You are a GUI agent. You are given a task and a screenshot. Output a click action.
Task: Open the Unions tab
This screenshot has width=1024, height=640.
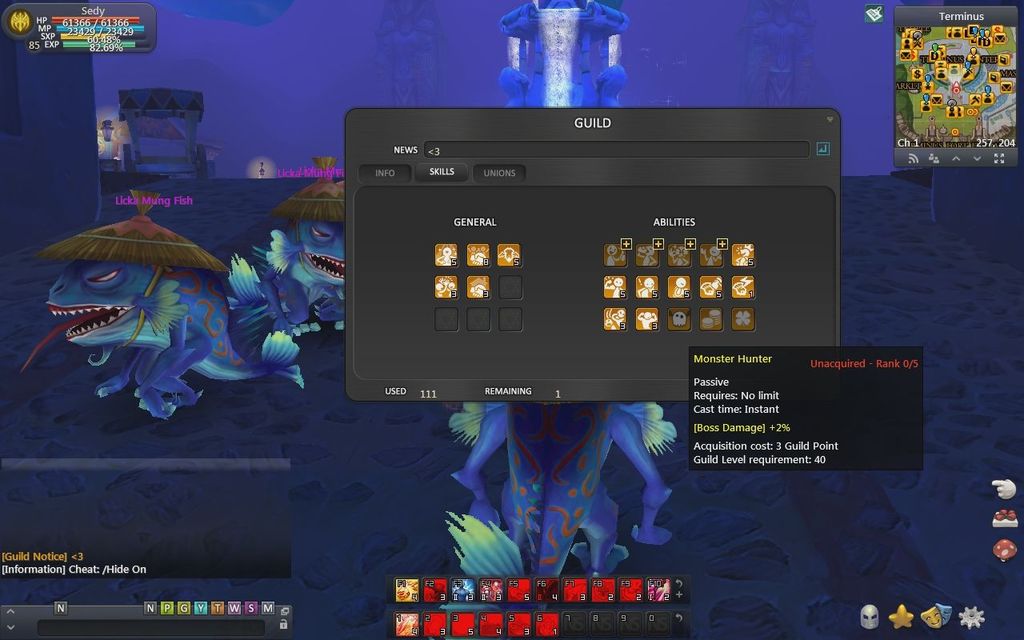click(x=499, y=173)
